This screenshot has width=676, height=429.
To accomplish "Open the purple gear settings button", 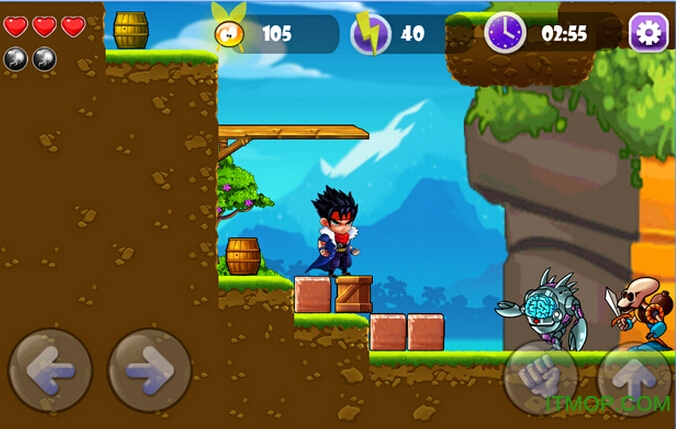I will [x=648, y=33].
